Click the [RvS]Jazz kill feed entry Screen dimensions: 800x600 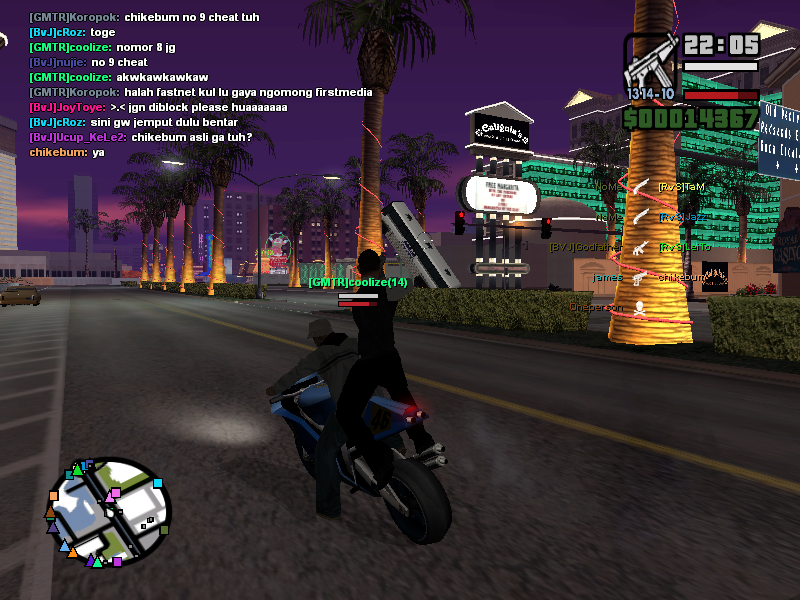click(683, 217)
